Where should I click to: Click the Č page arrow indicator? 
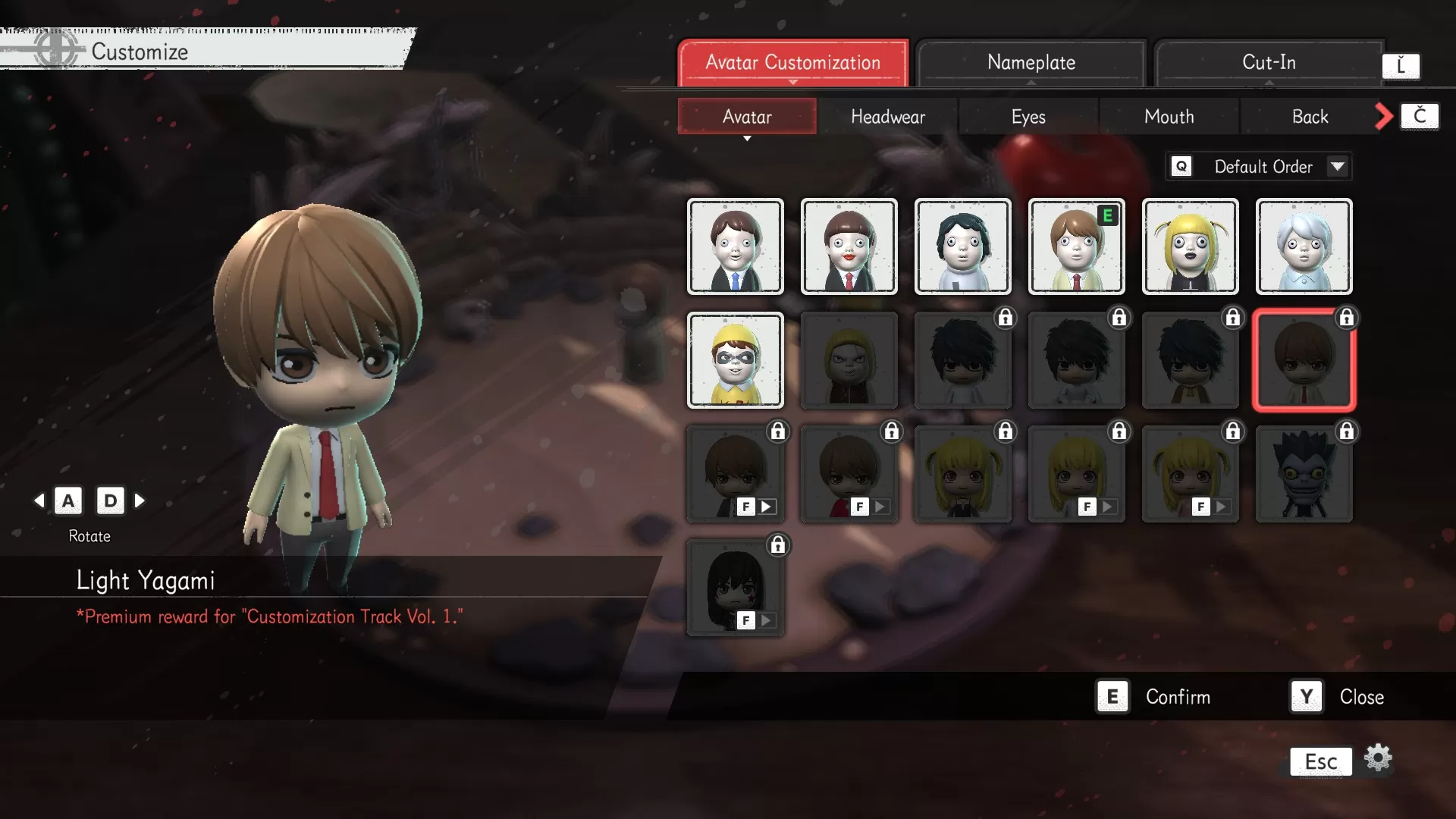coord(1419,116)
